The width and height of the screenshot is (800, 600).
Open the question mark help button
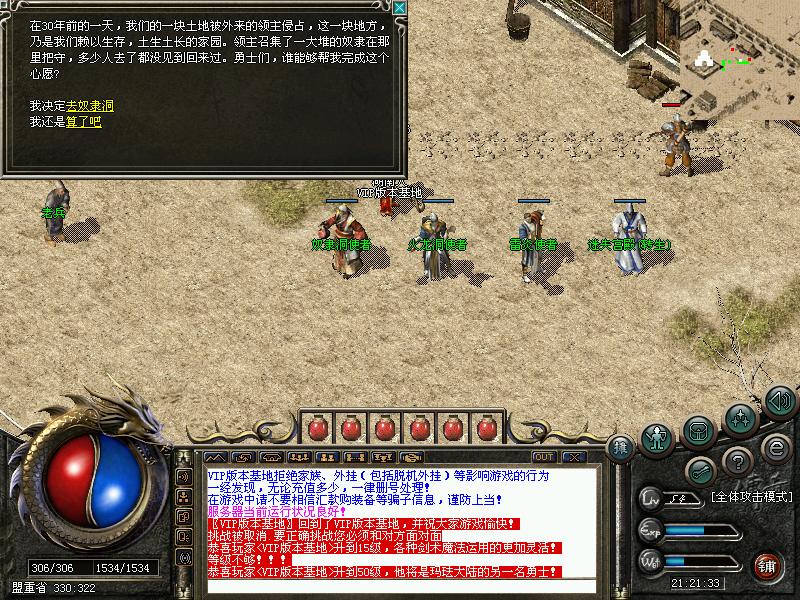(738, 461)
